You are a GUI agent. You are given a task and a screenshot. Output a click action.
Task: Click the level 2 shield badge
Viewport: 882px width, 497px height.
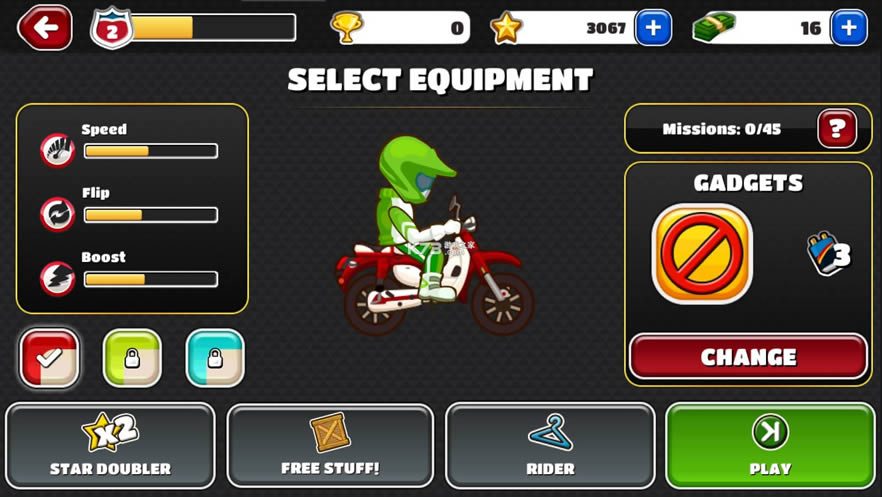click(111, 28)
